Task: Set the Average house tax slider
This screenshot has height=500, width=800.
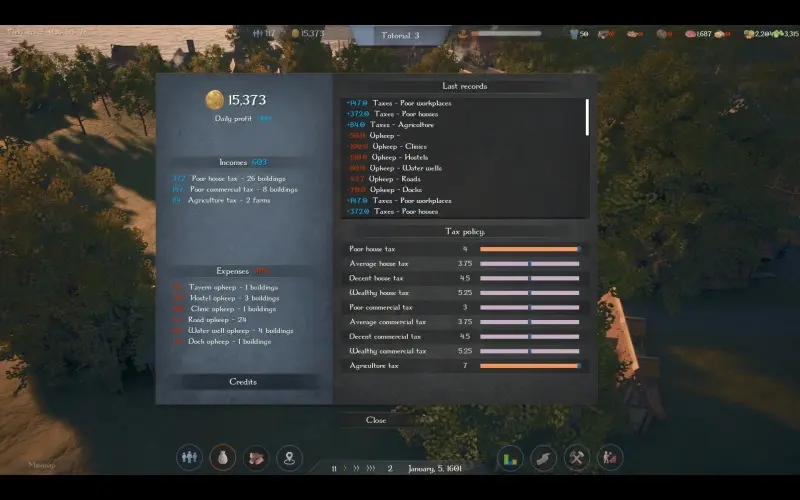Action: coord(529,264)
